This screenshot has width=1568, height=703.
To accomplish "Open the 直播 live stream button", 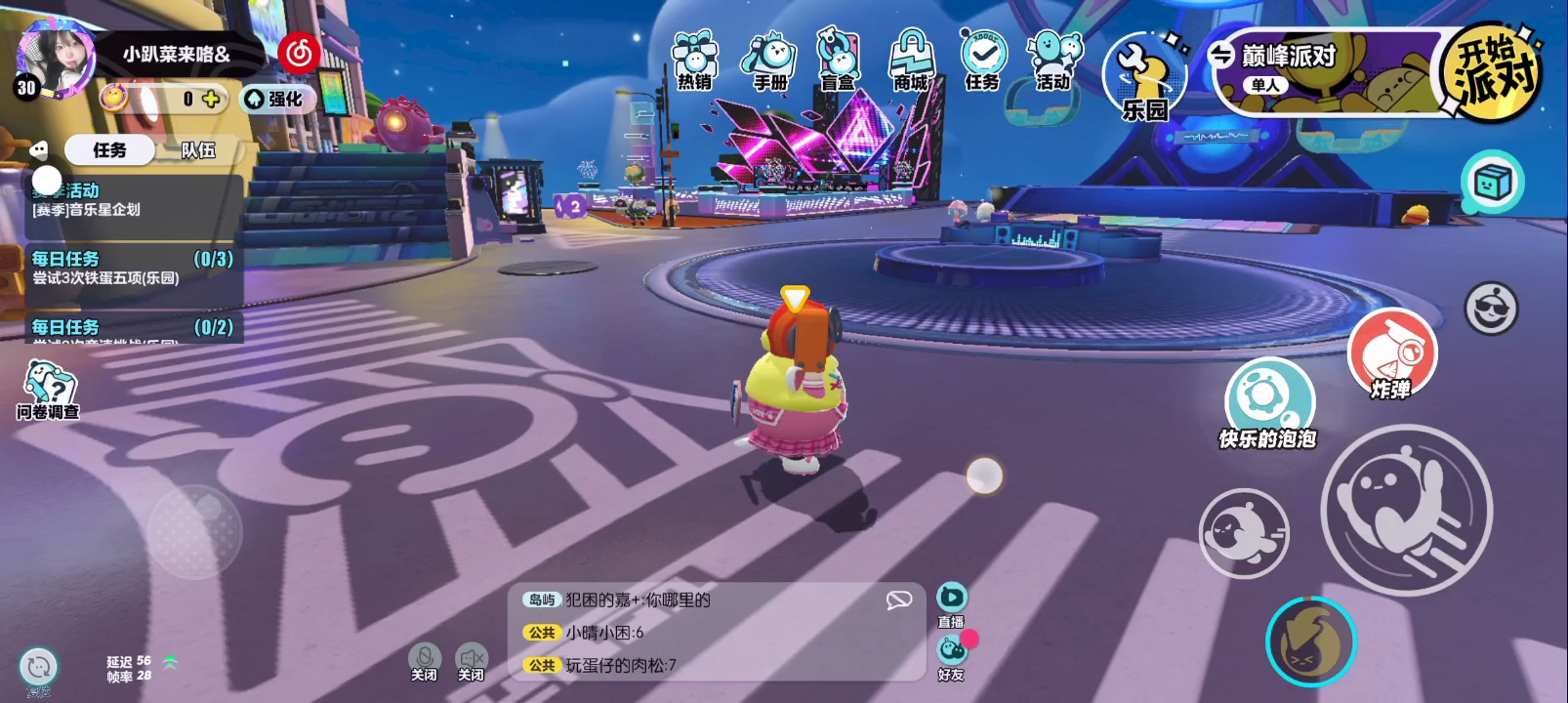I will pyautogui.click(x=951, y=603).
